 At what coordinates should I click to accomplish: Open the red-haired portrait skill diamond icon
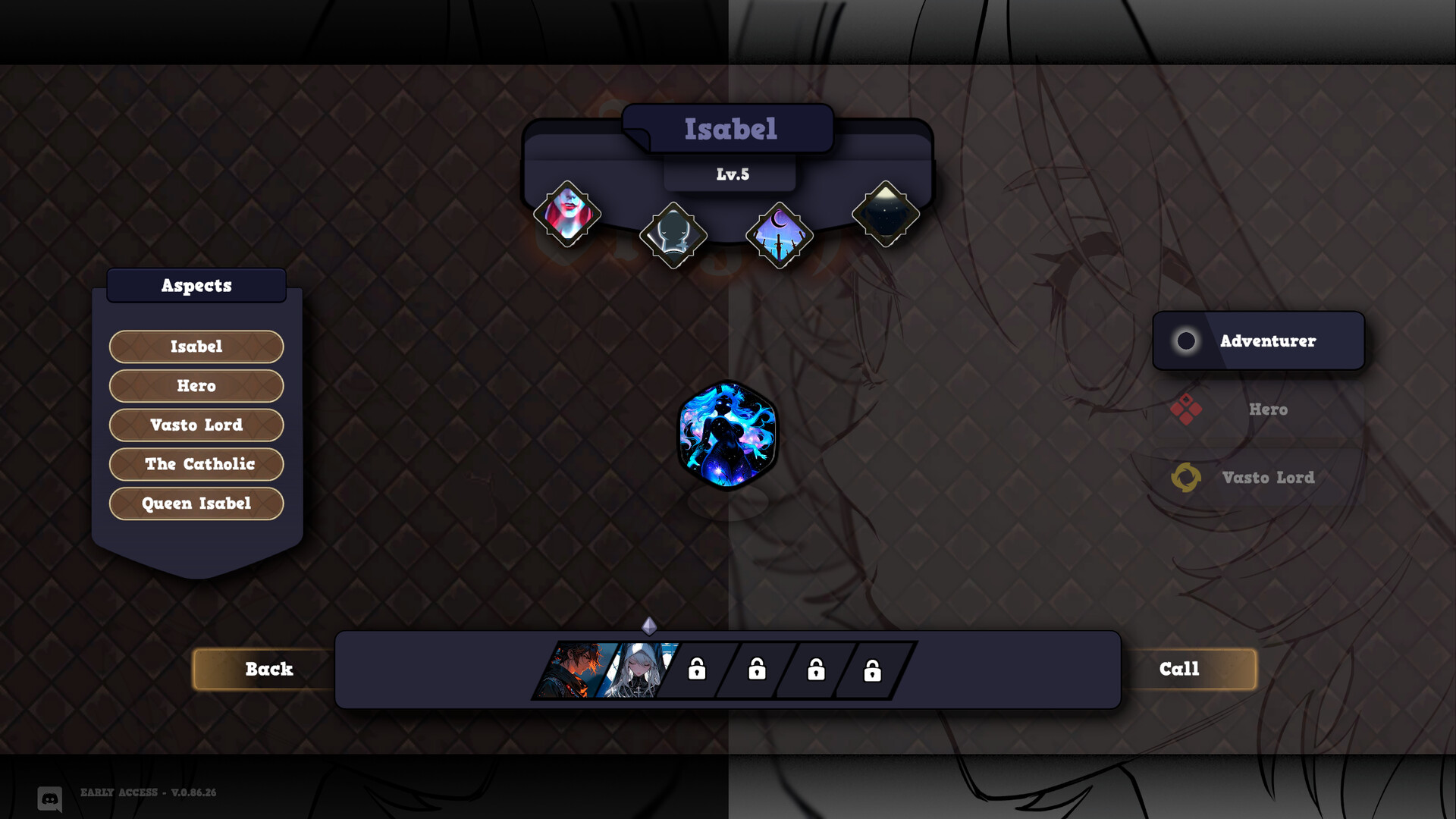pos(568,215)
